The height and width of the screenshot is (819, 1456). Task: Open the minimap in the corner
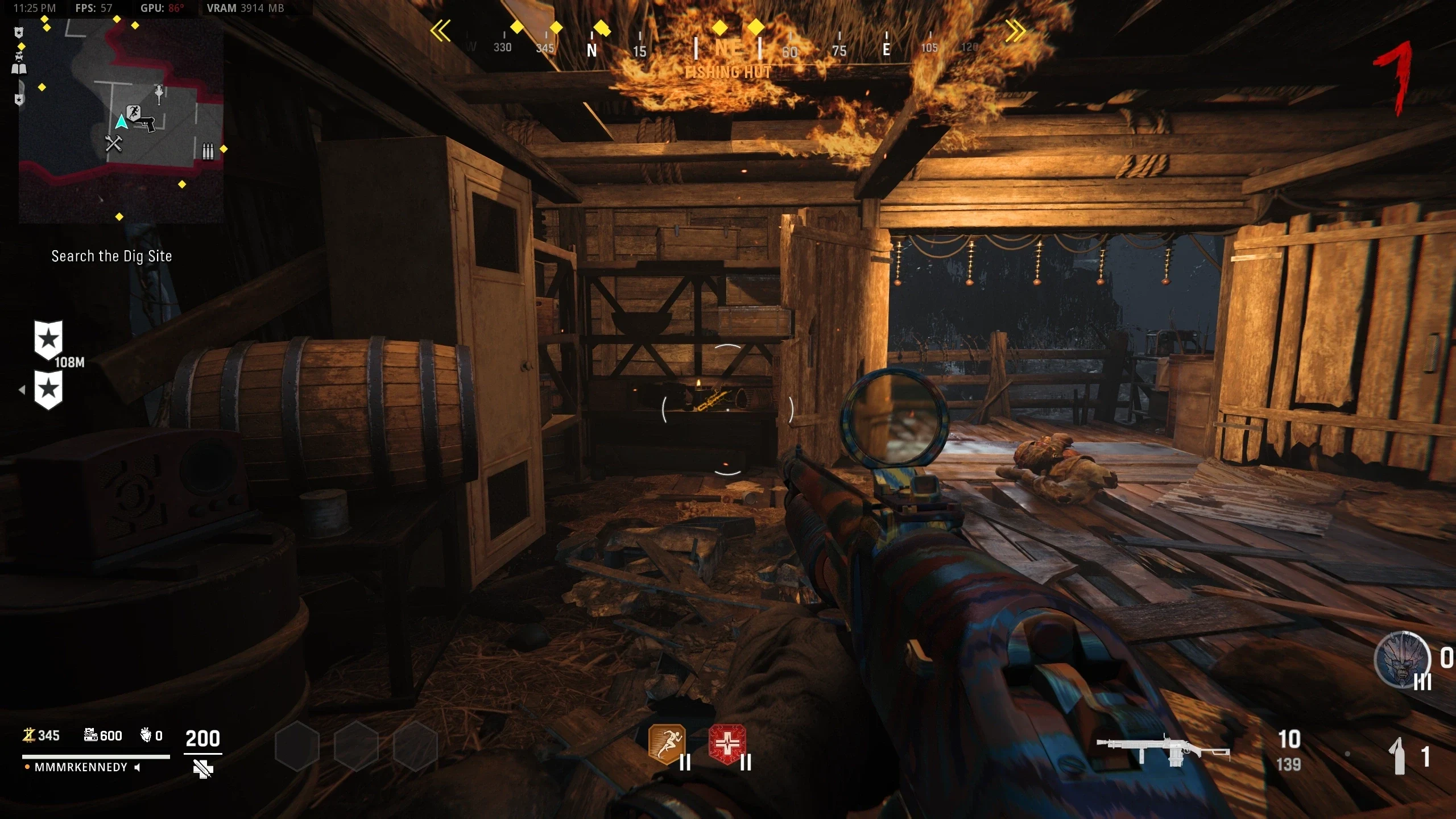[x=121, y=119]
